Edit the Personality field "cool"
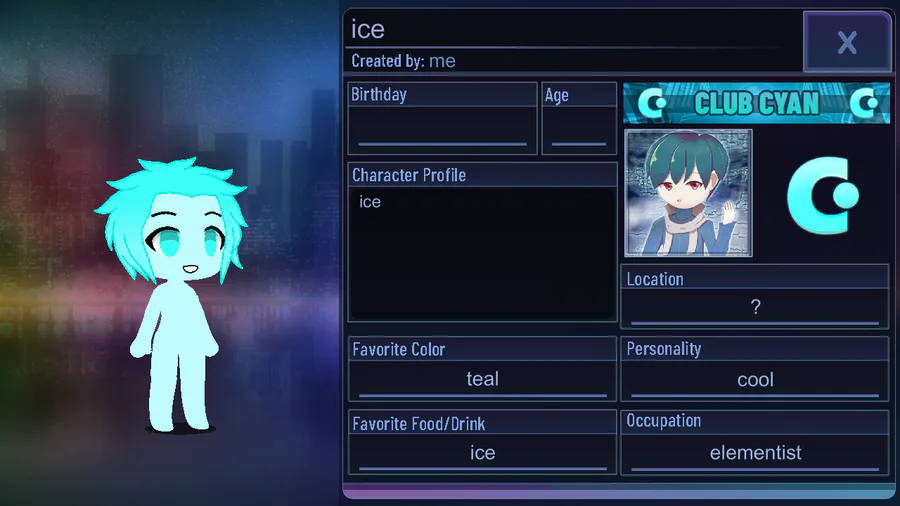The width and height of the screenshot is (900, 506). click(x=755, y=380)
